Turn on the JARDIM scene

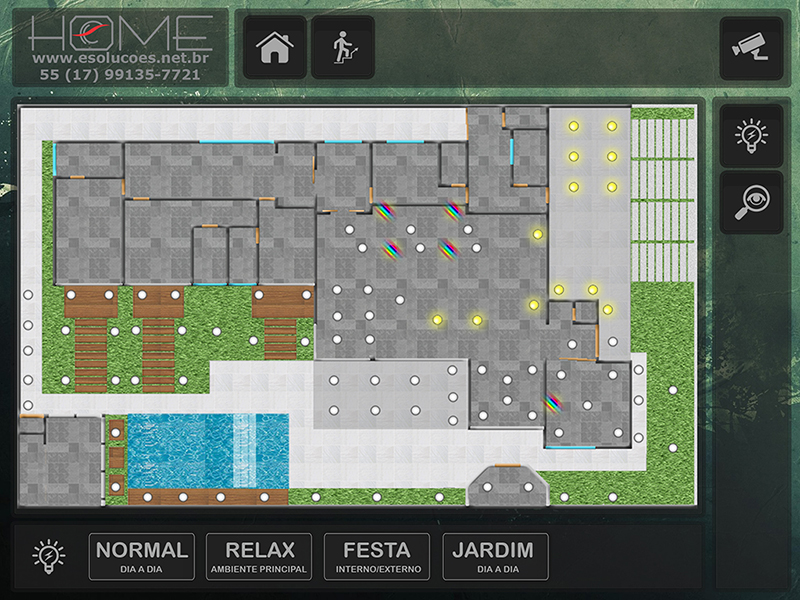(x=495, y=556)
